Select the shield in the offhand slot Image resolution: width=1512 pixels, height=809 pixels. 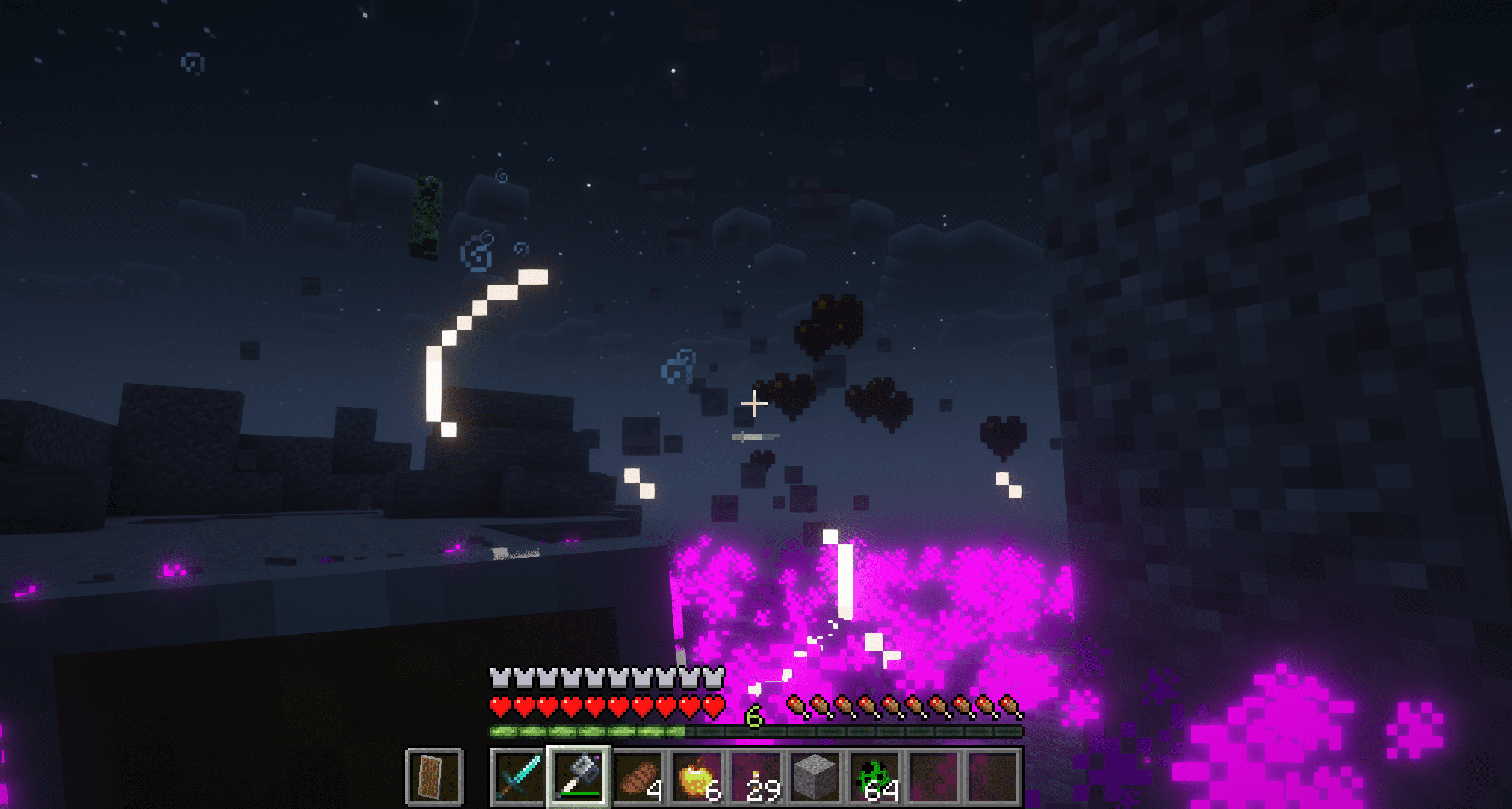pos(434,776)
